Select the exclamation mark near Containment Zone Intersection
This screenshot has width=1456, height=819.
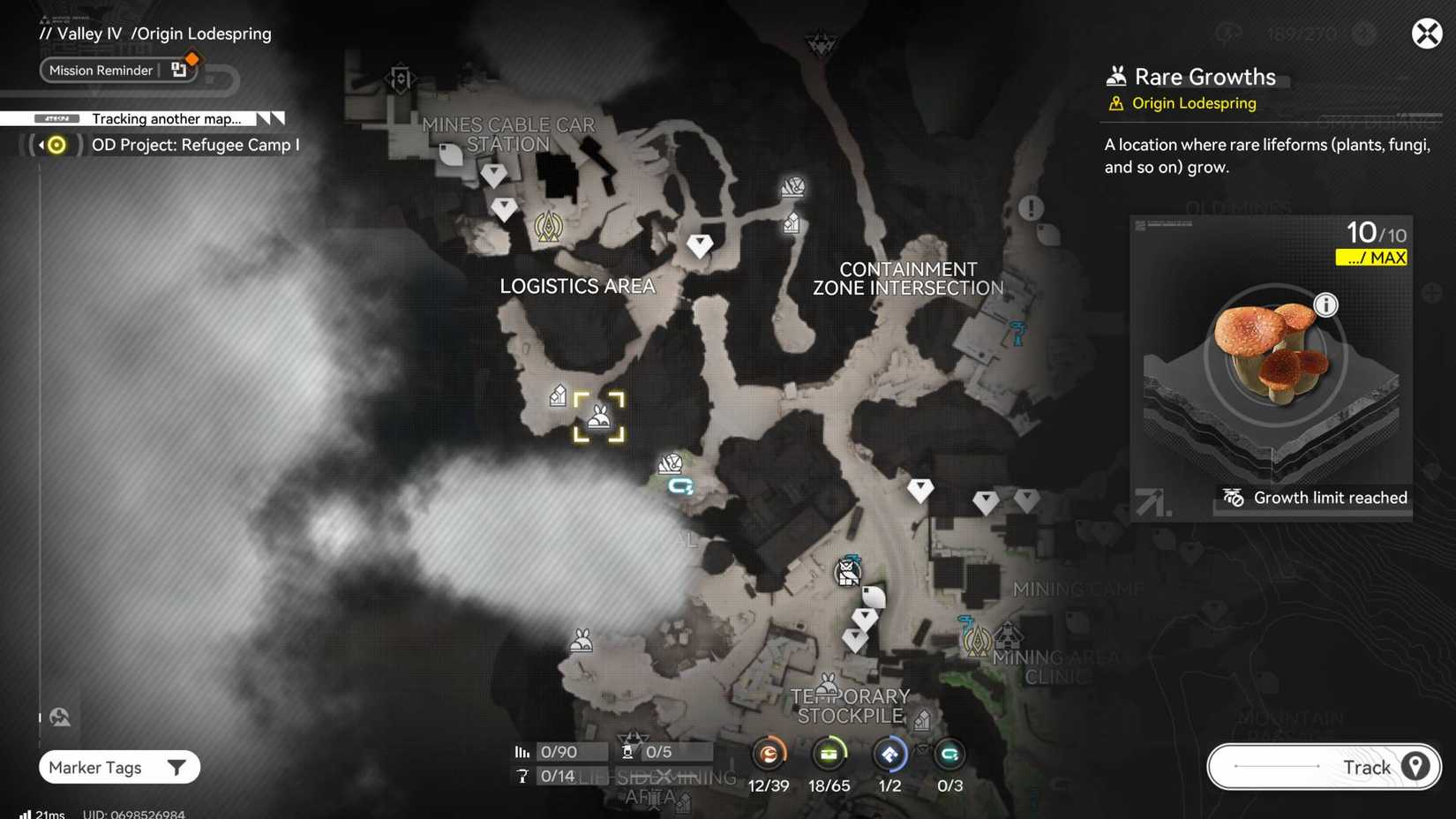[1029, 208]
